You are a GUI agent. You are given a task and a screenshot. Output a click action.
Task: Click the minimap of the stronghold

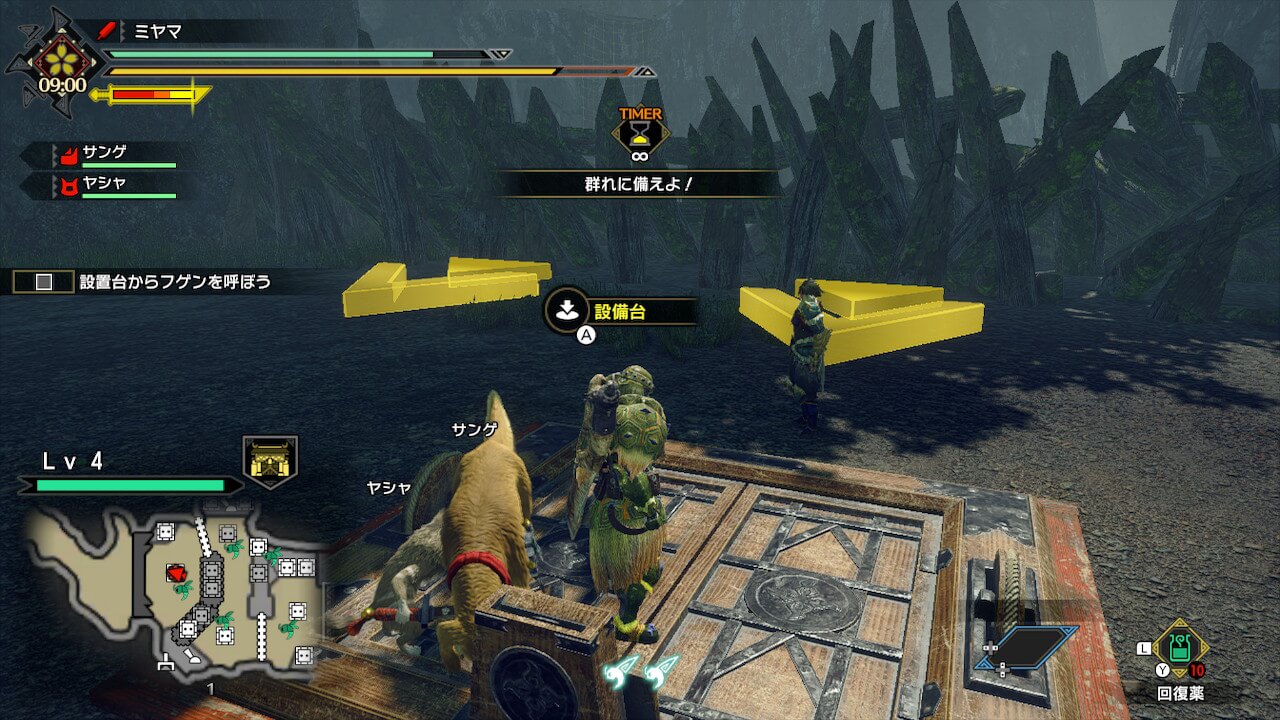point(175,590)
